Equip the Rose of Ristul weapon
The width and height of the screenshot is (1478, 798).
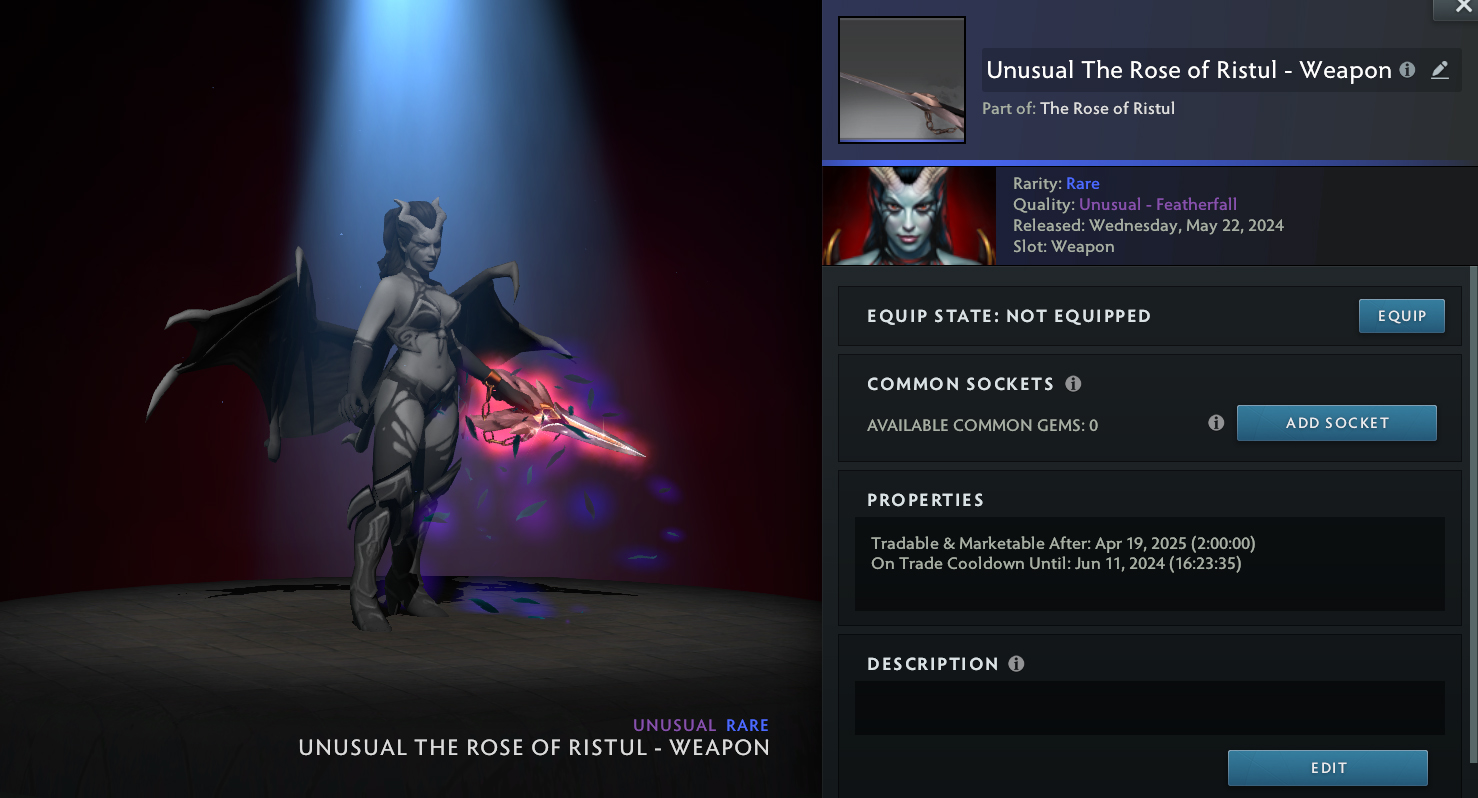click(1401, 316)
